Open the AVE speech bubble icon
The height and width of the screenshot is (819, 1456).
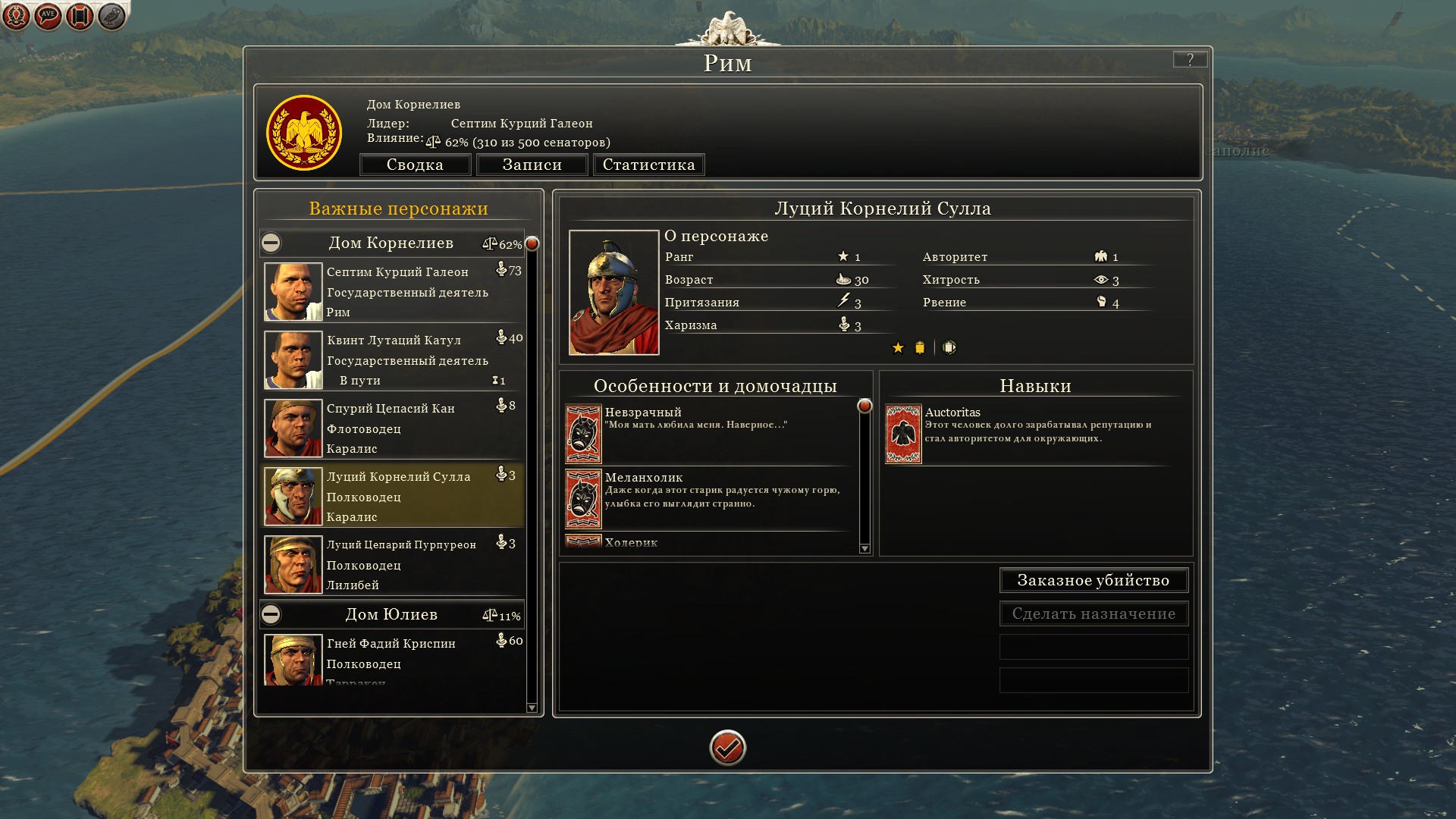coord(48,16)
